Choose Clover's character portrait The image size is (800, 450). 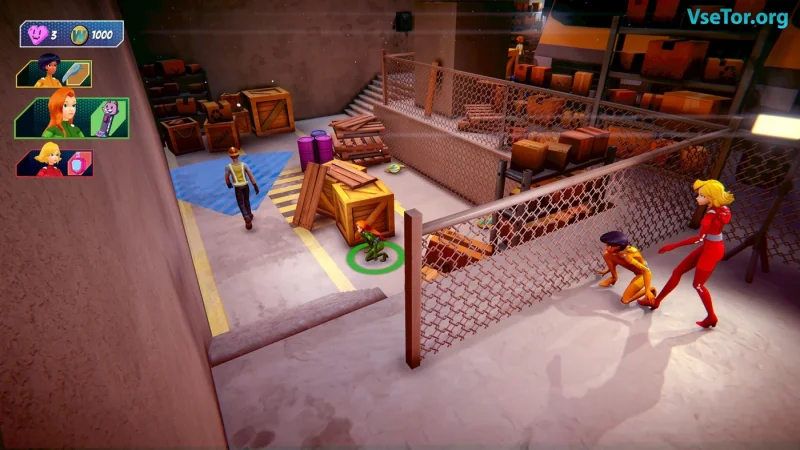tap(47, 160)
